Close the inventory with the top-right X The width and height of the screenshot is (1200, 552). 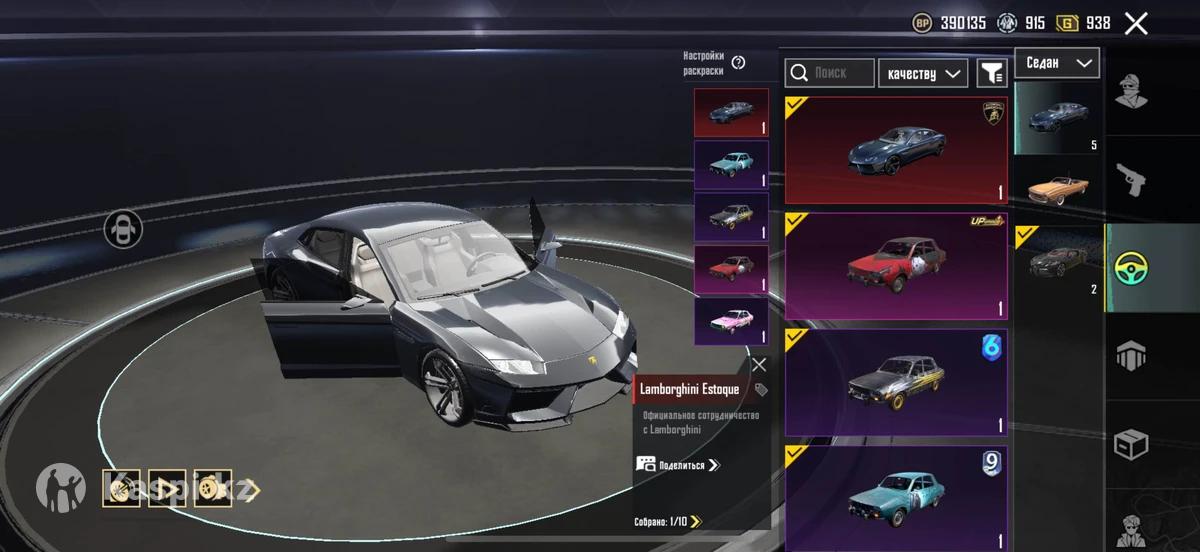click(1136, 23)
